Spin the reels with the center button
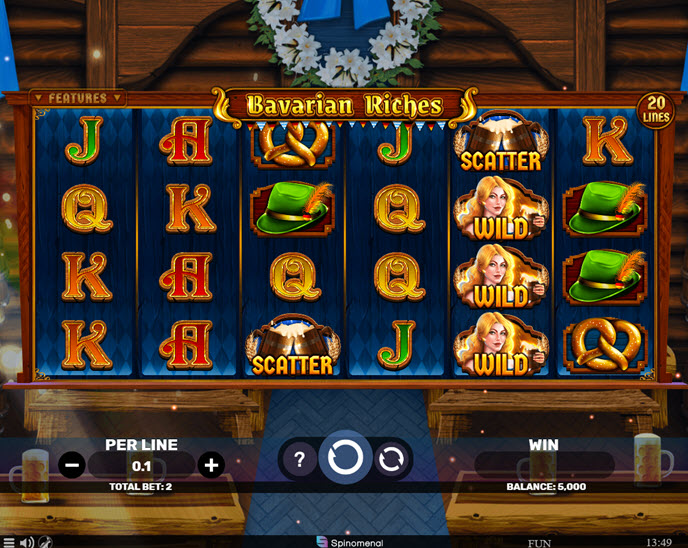Image resolution: width=688 pixels, height=548 pixels. [x=344, y=459]
